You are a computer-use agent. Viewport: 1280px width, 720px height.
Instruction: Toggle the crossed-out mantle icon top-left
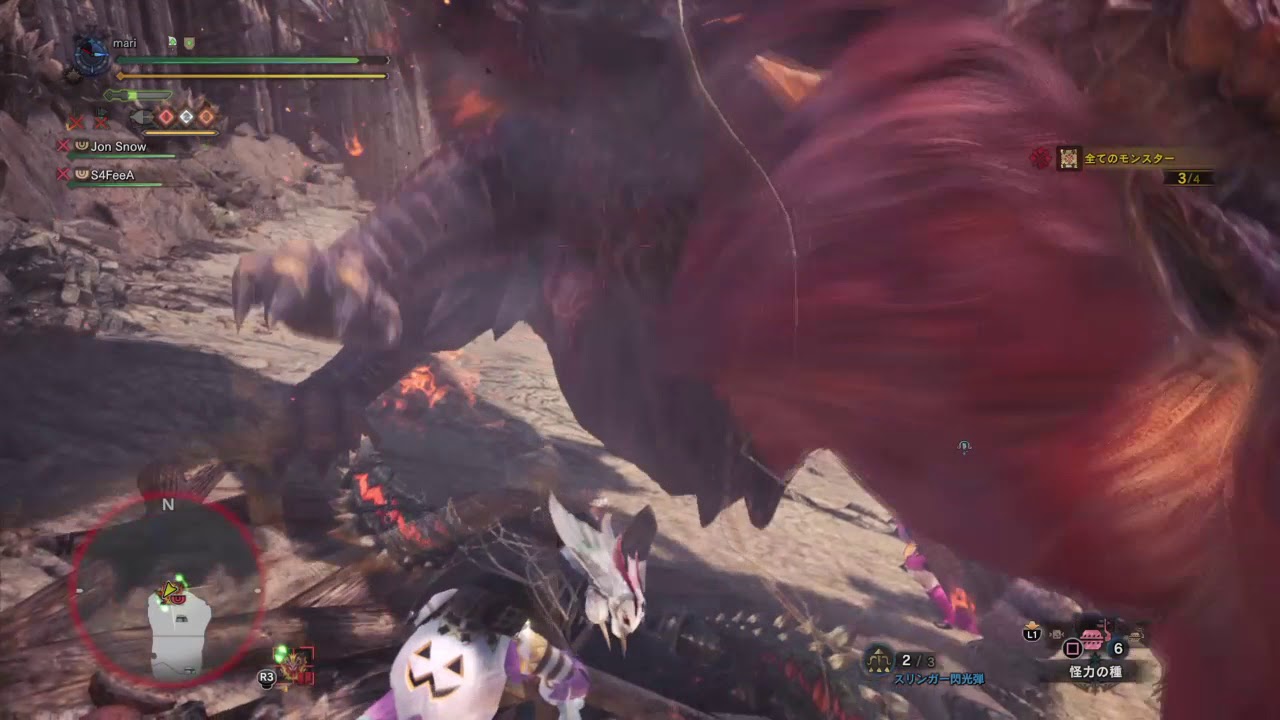tap(75, 121)
